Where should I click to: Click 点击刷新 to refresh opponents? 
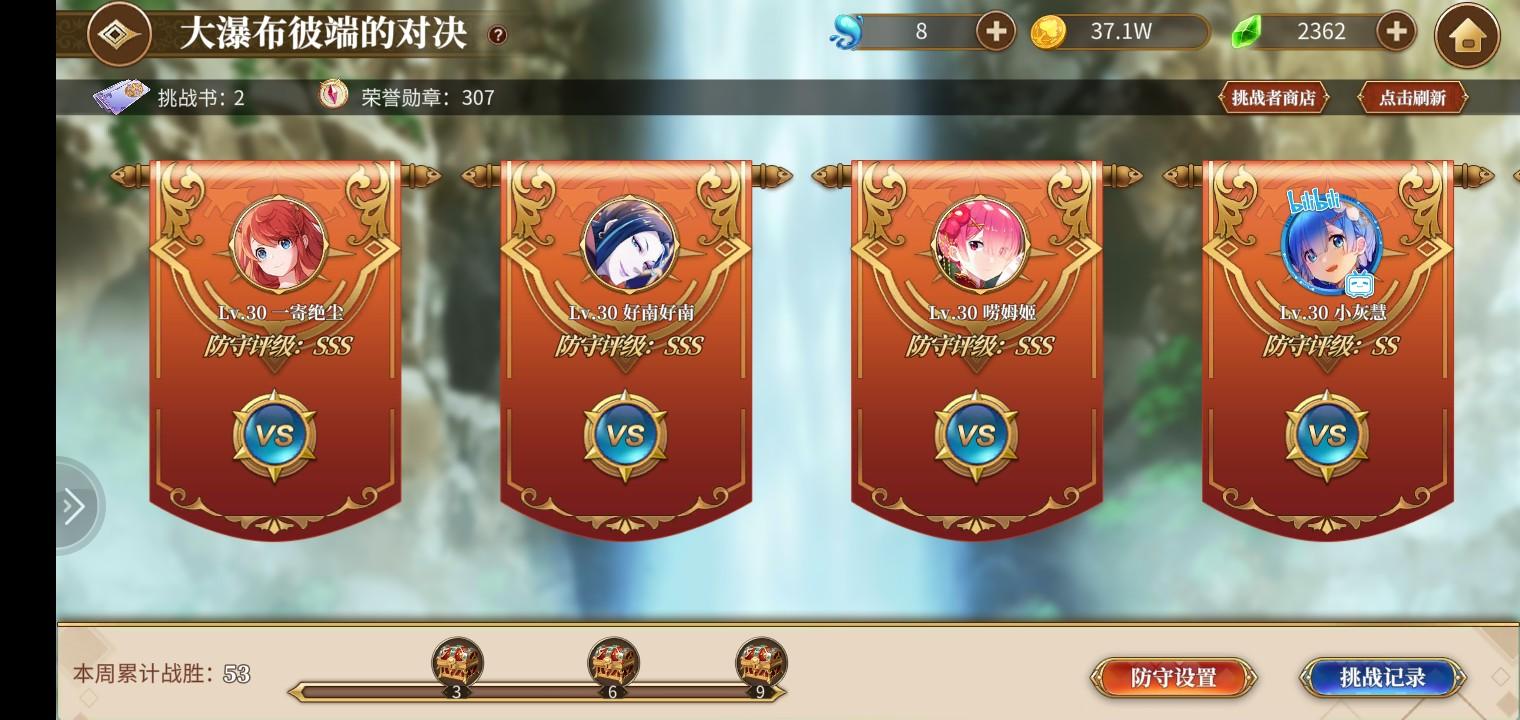1413,98
